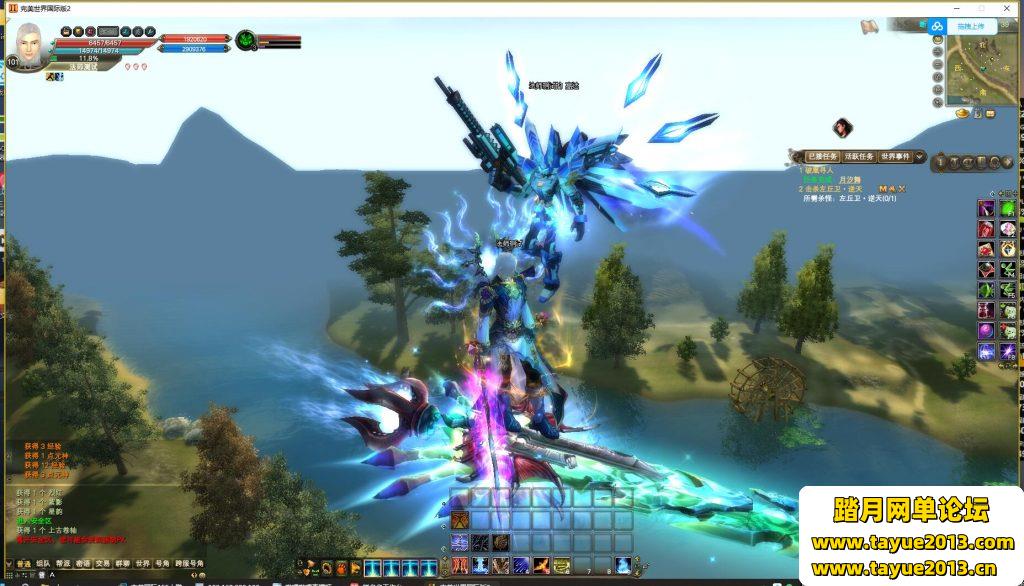Expand the quest tracker dropdown arrow
1024x586 pixels.
[x=919, y=157]
